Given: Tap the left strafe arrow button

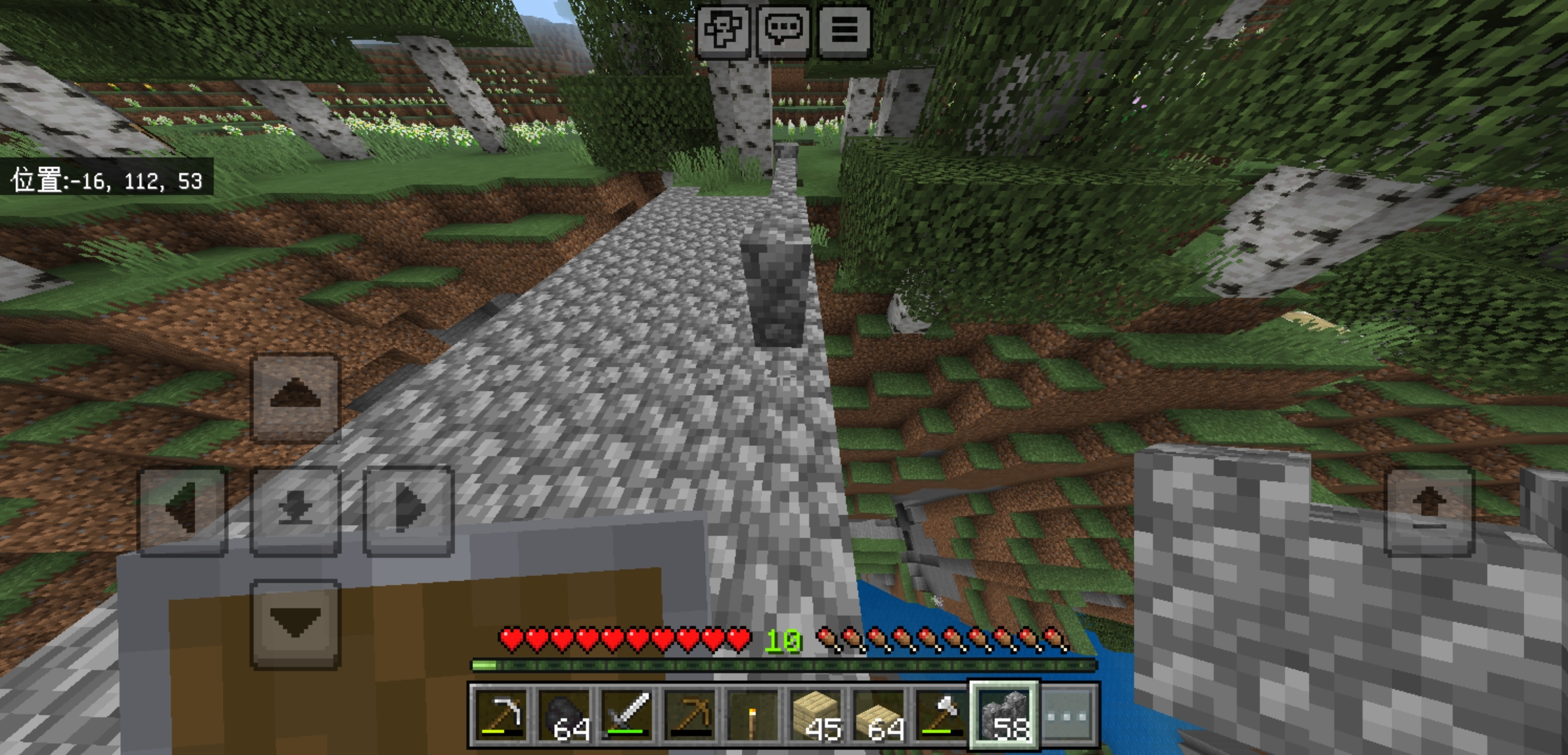Looking at the screenshot, I should click(183, 510).
